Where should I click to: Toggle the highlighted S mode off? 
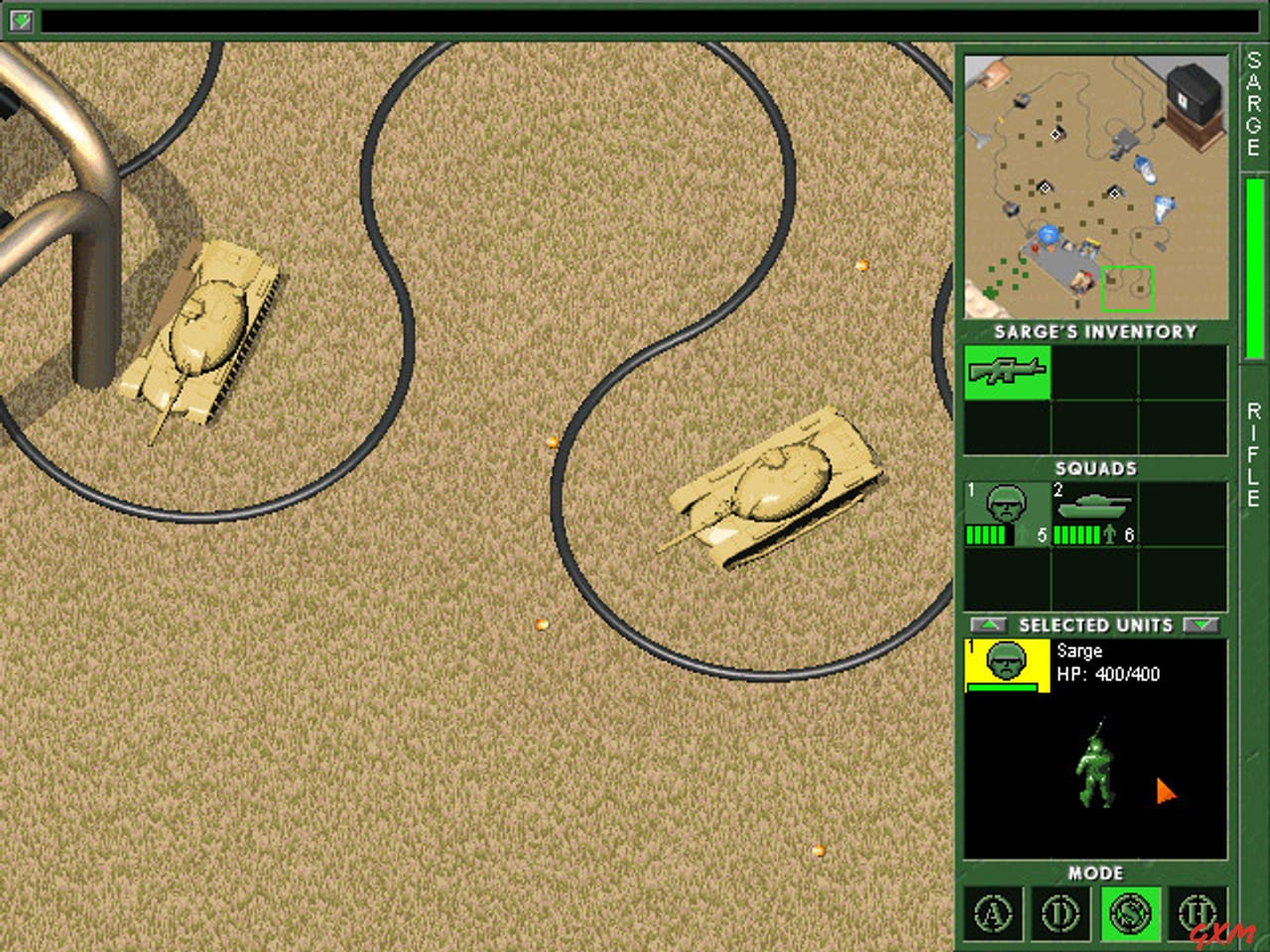pos(1130,913)
